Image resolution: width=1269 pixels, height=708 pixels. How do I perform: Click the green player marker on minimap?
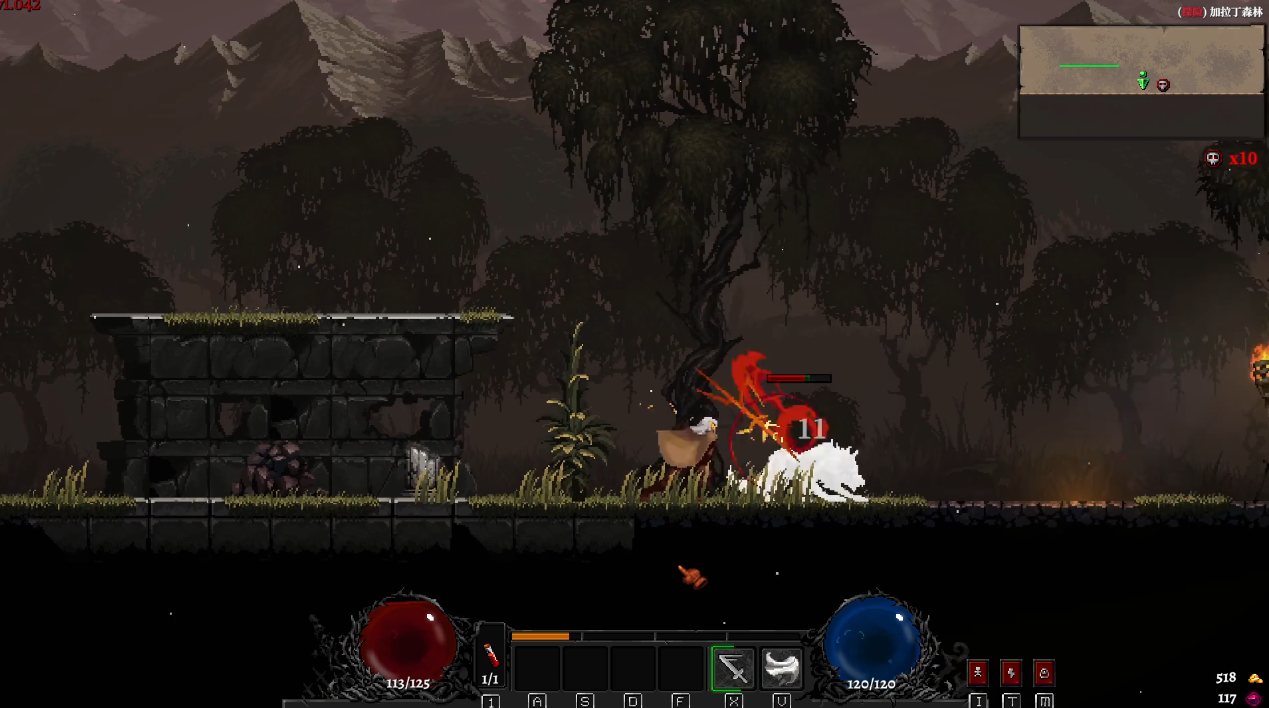tap(1143, 81)
